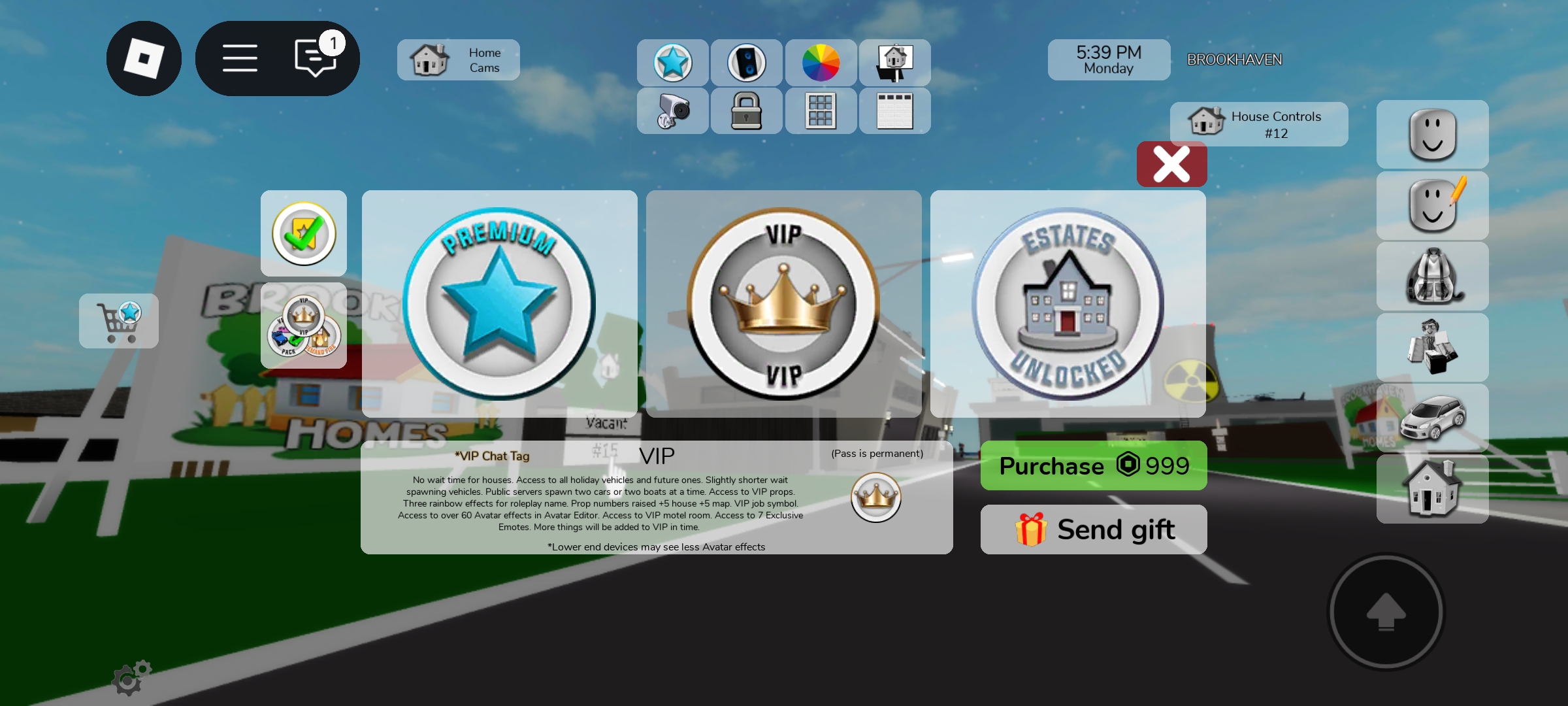Close the game pass shop panel
This screenshot has width=1568, height=706.
point(1171,164)
